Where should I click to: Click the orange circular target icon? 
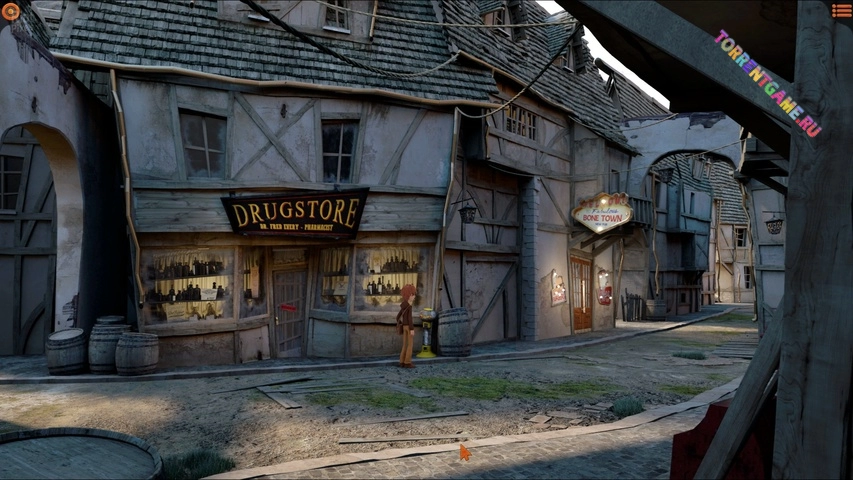(11, 12)
